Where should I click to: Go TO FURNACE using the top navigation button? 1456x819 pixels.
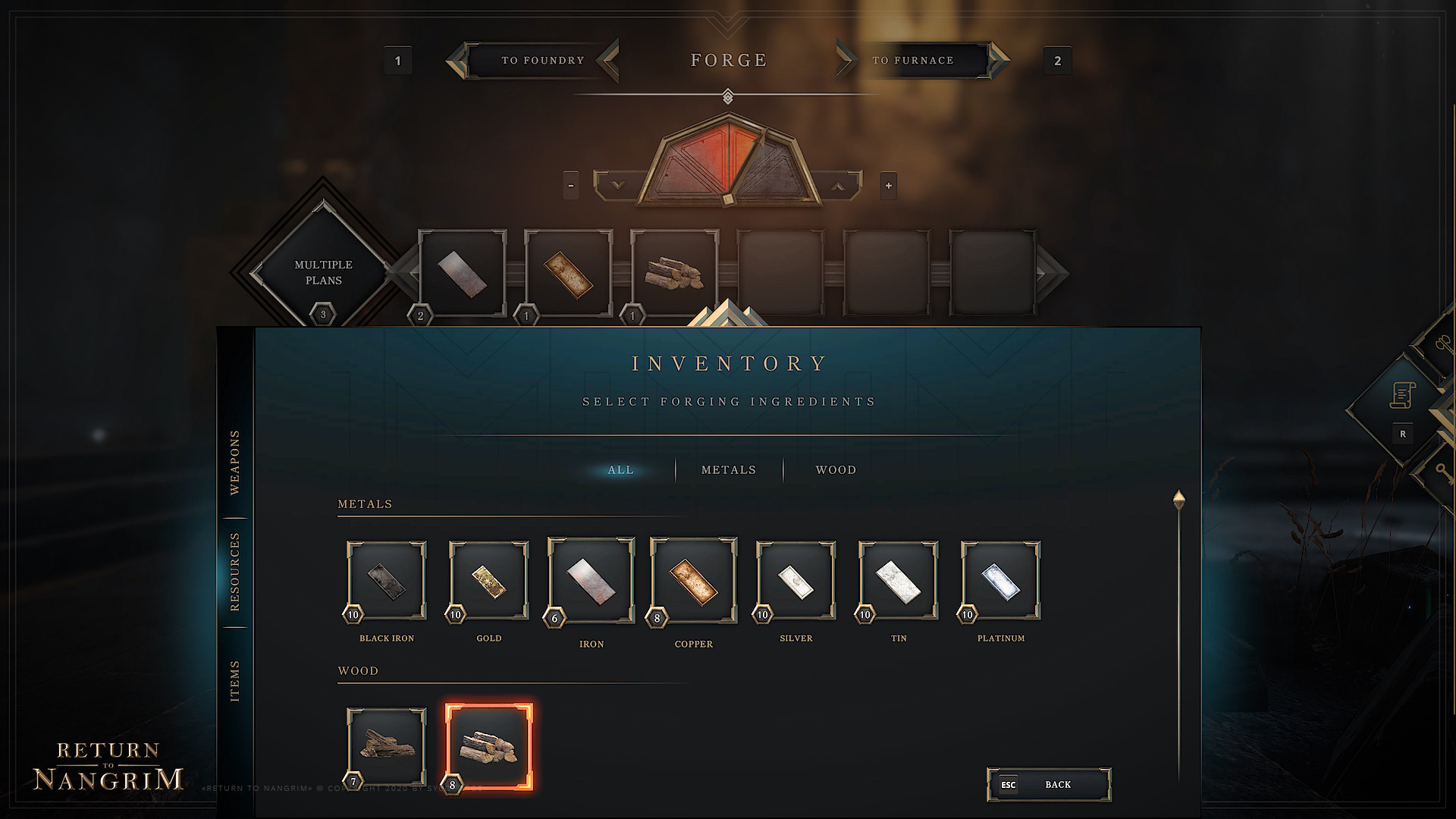[x=914, y=60]
